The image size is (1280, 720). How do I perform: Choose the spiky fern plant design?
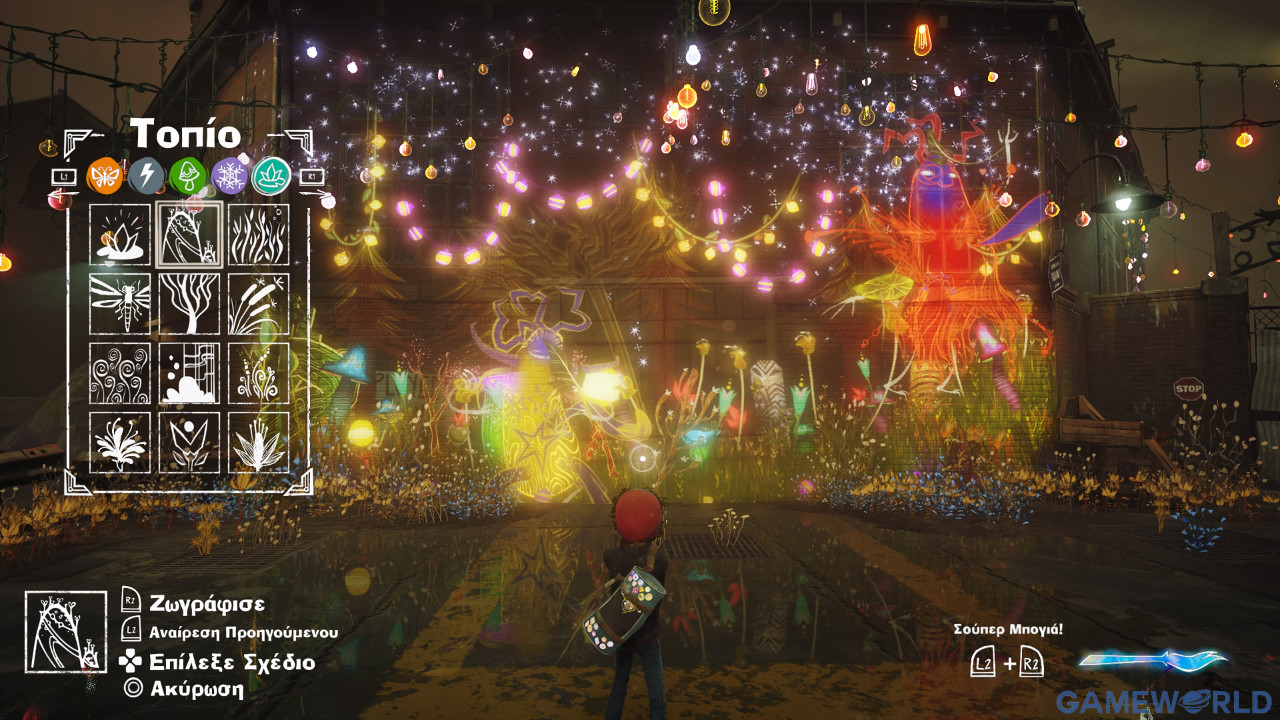click(258, 442)
